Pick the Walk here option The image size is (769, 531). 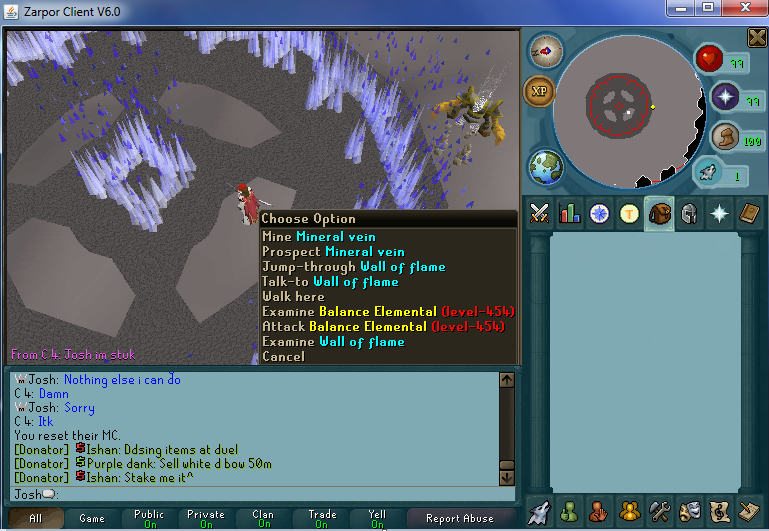293,297
